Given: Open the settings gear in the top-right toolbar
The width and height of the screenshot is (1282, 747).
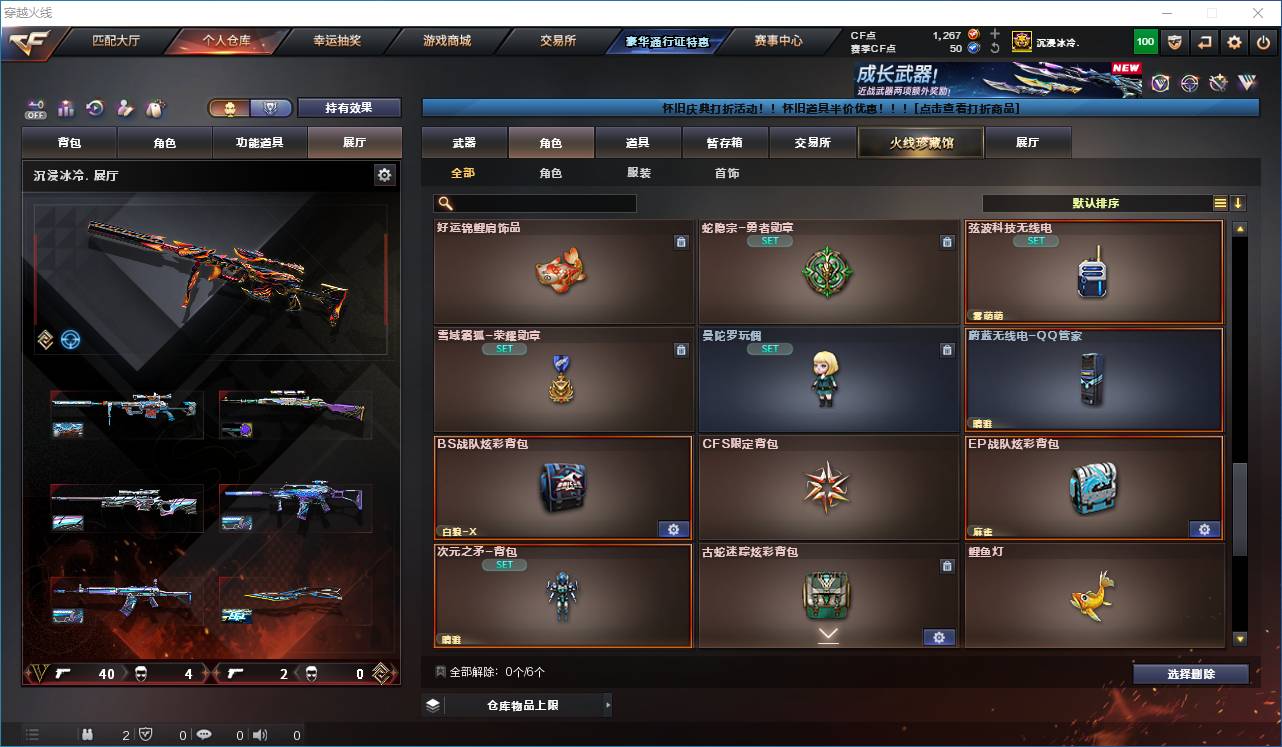Looking at the screenshot, I should point(1234,41).
